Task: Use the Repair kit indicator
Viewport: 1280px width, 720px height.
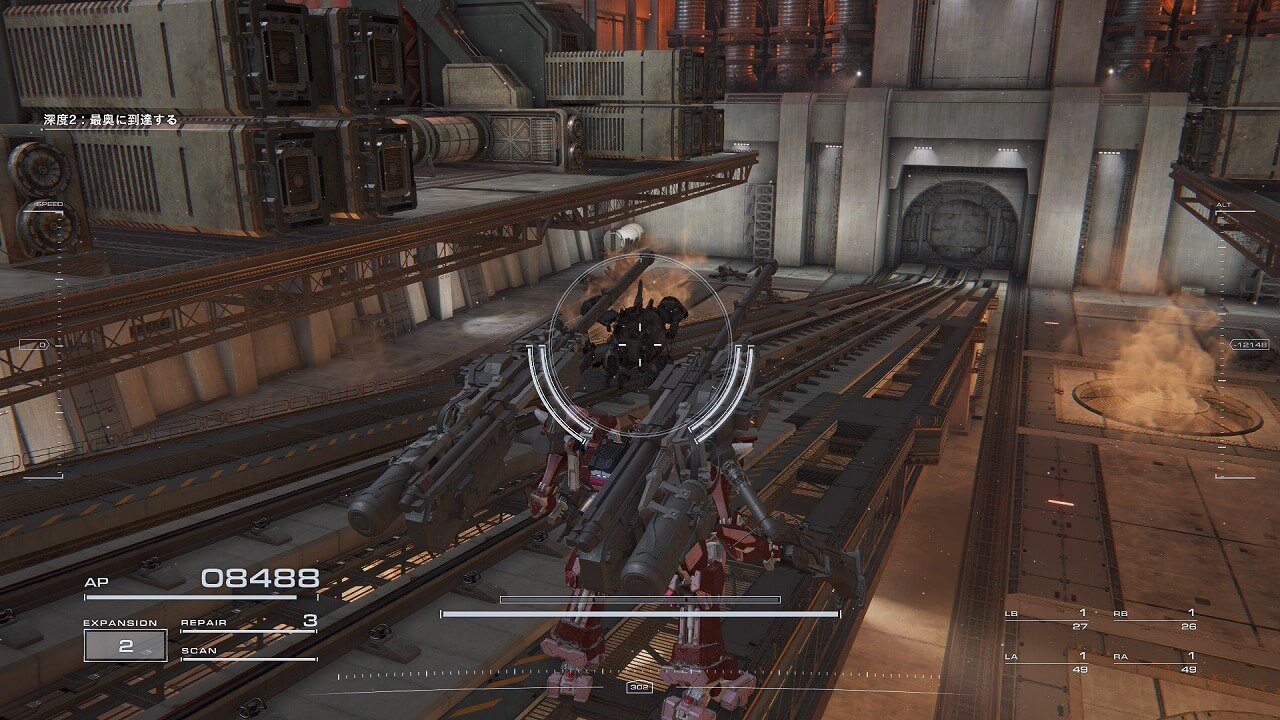Action: pyautogui.click(x=248, y=623)
